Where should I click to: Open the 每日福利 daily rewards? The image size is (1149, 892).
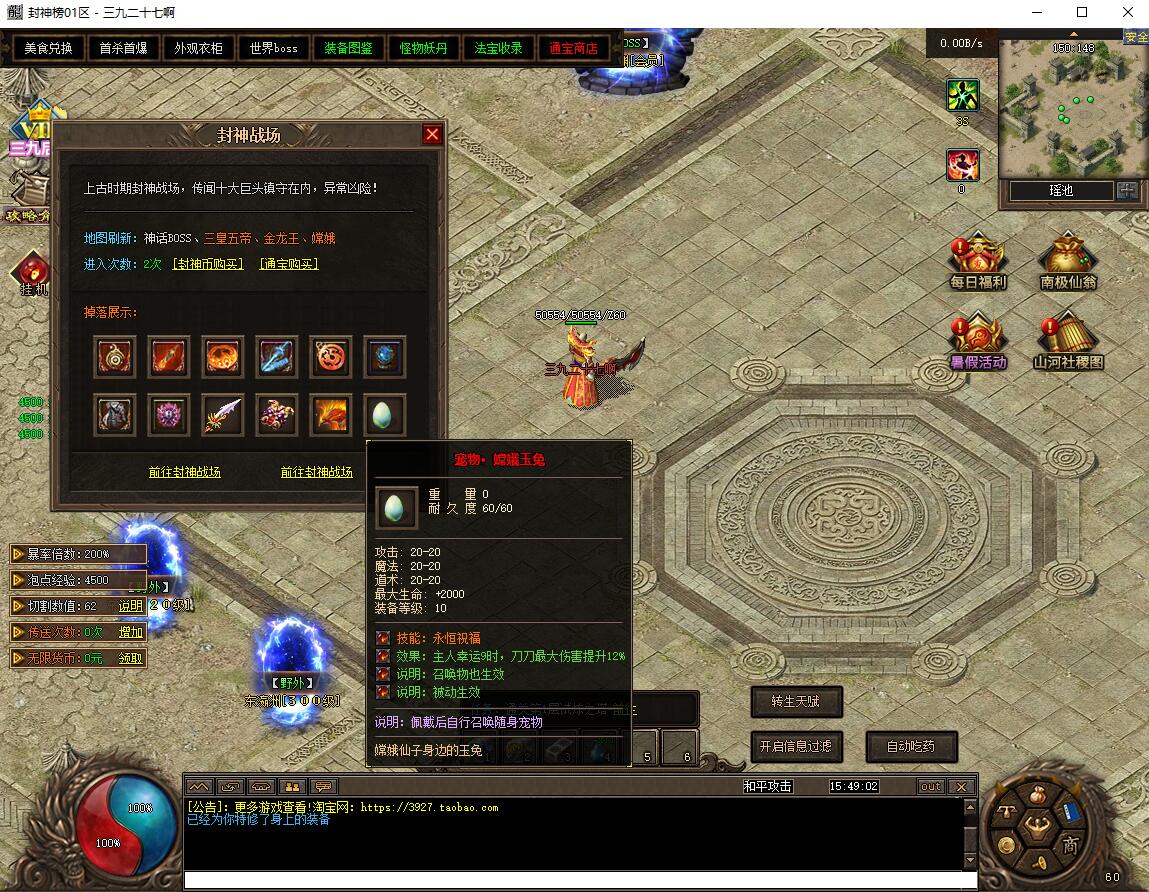coord(978,262)
